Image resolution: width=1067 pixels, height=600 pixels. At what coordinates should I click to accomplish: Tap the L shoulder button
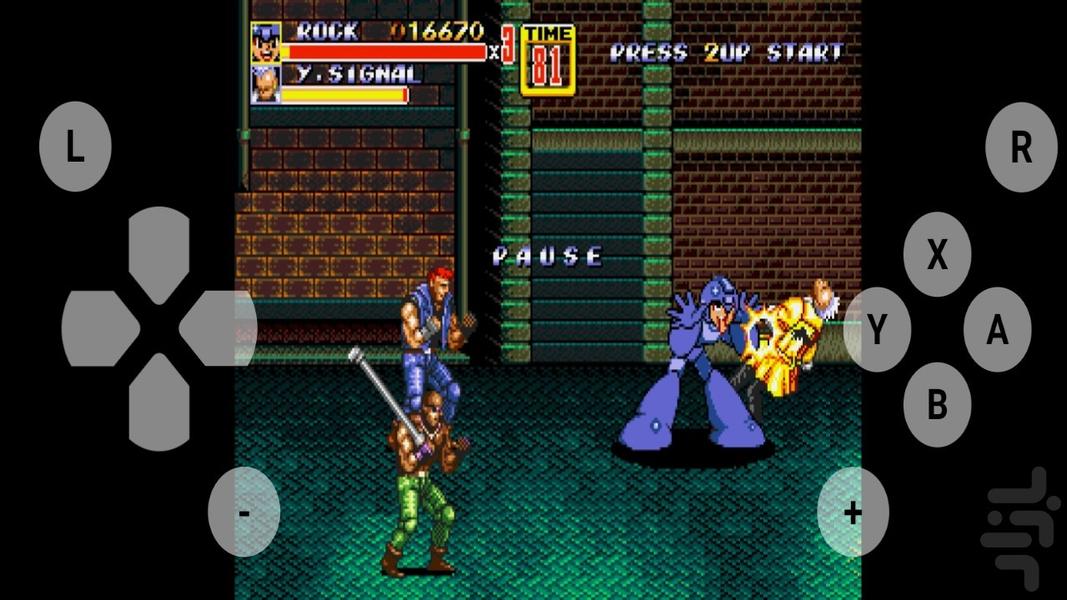75,147
